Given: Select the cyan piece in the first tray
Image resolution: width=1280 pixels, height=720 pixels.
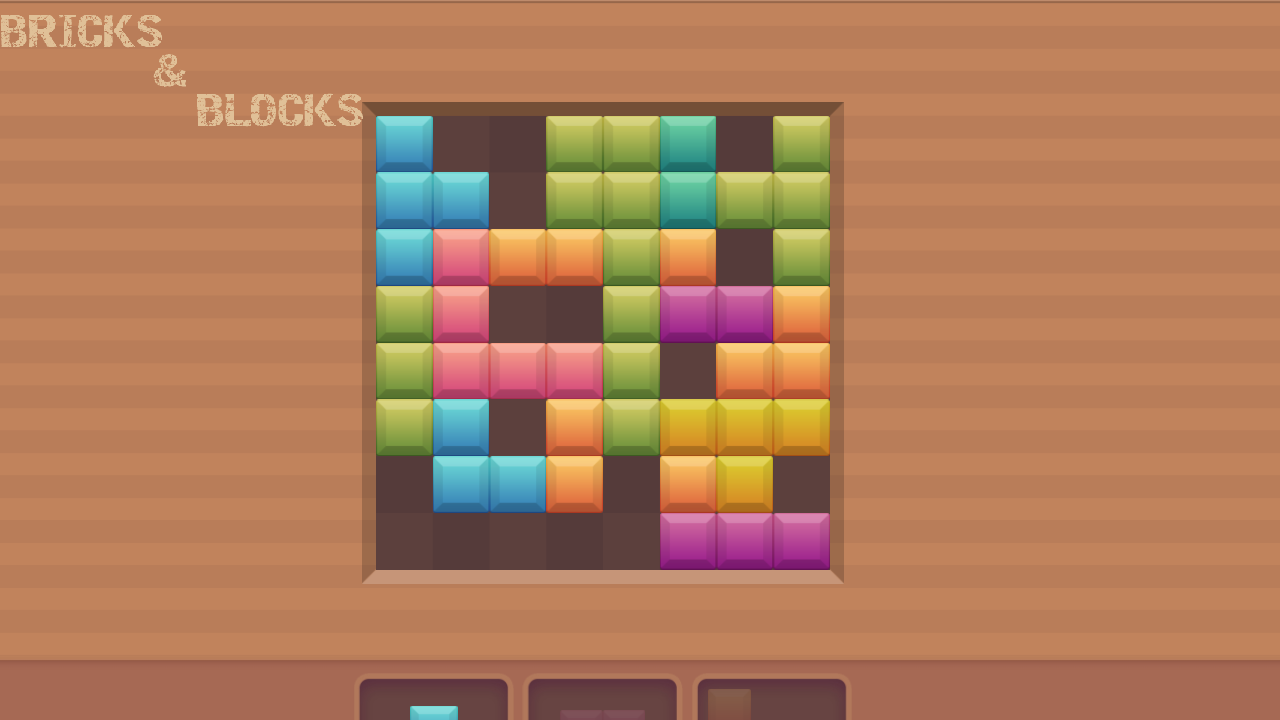Looking at the screenshot, I should pyautogui.click(x=433, y=712).
